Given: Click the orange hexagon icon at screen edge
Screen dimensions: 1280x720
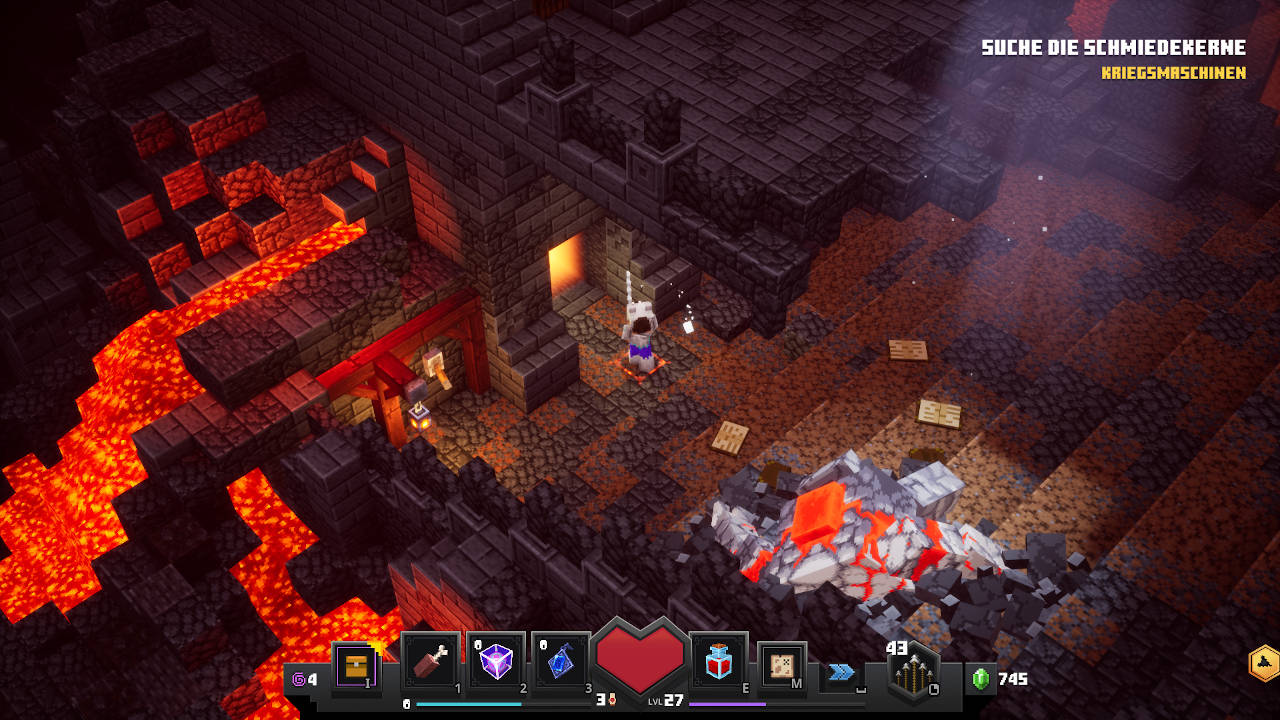Looking at the screenshot, I should coord(1264,663).
